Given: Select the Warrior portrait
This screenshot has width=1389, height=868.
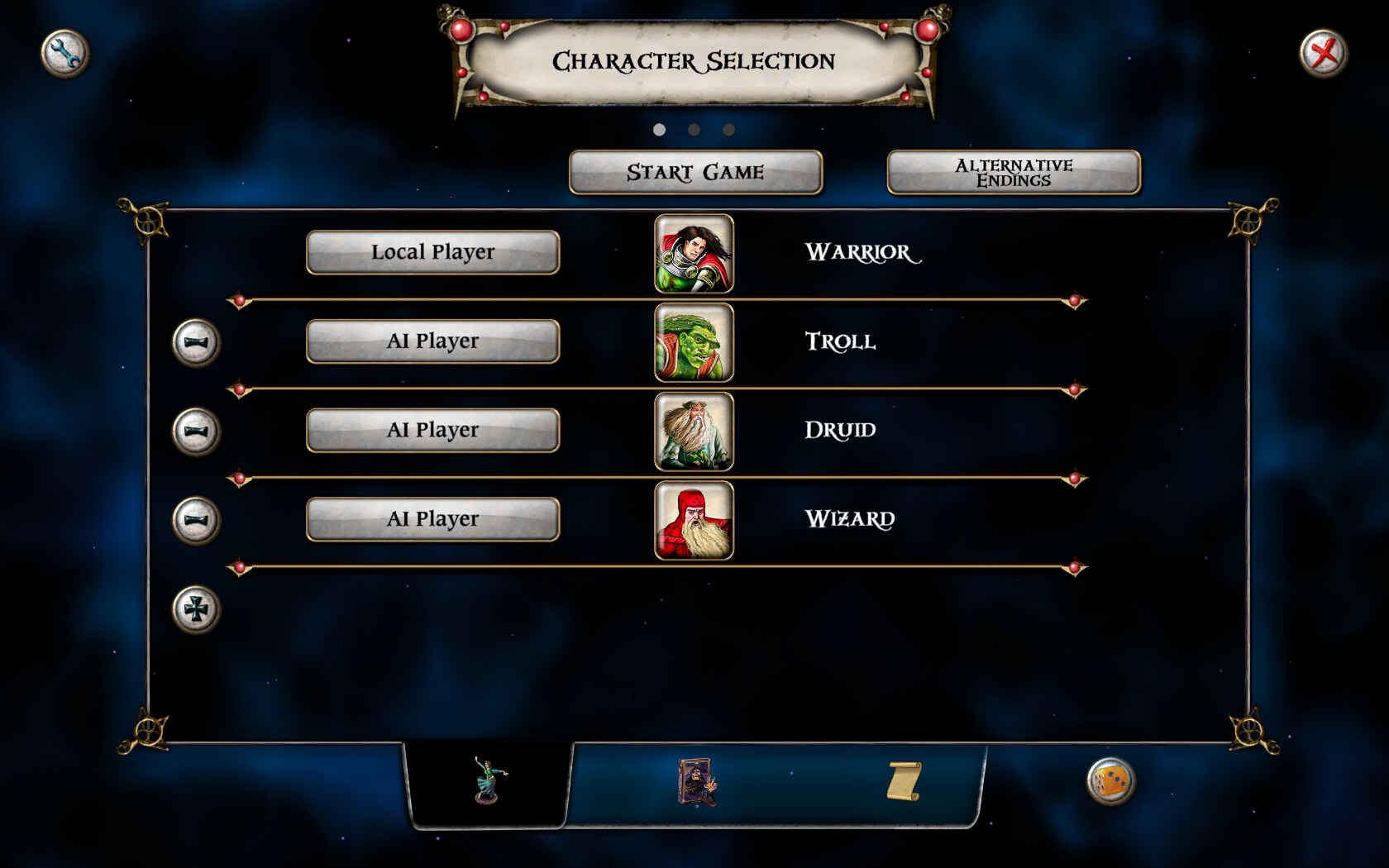Looking at the screenshot, I should click(694, 254).
